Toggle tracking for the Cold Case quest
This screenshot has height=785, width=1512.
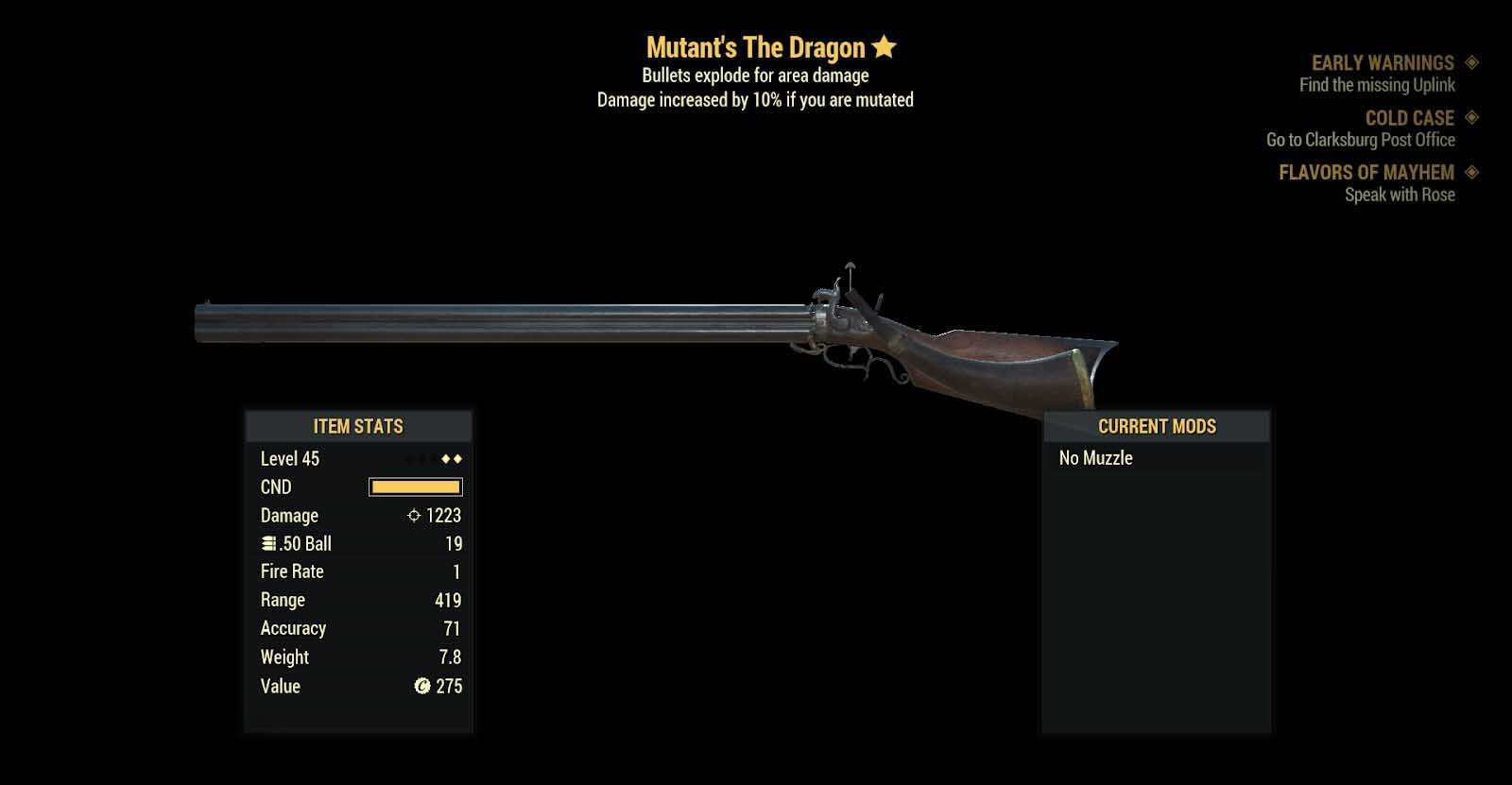(1410, 118)
